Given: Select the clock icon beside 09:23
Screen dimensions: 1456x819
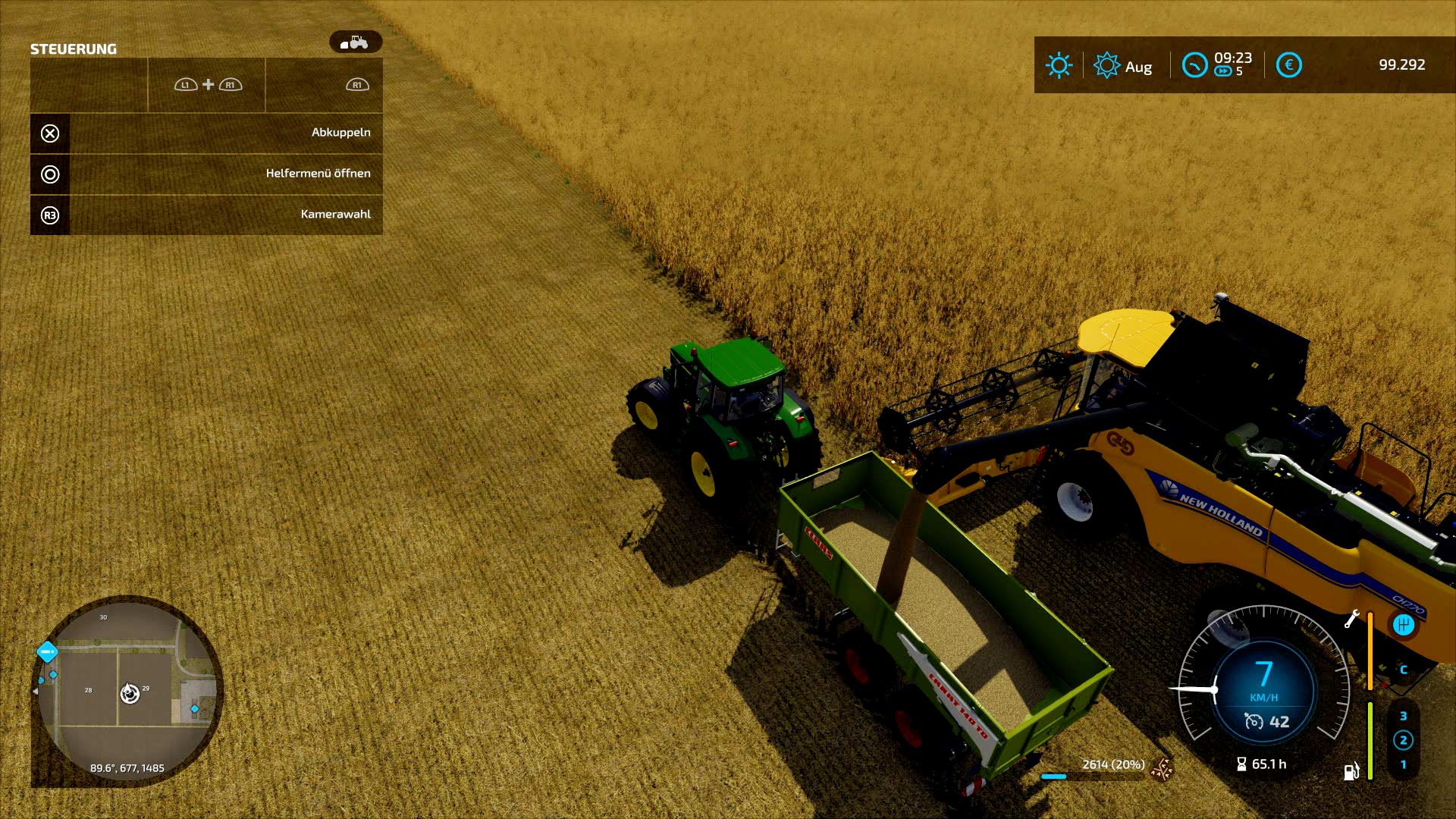Looking at the screenshot, I should click(x=1194, y=65).
